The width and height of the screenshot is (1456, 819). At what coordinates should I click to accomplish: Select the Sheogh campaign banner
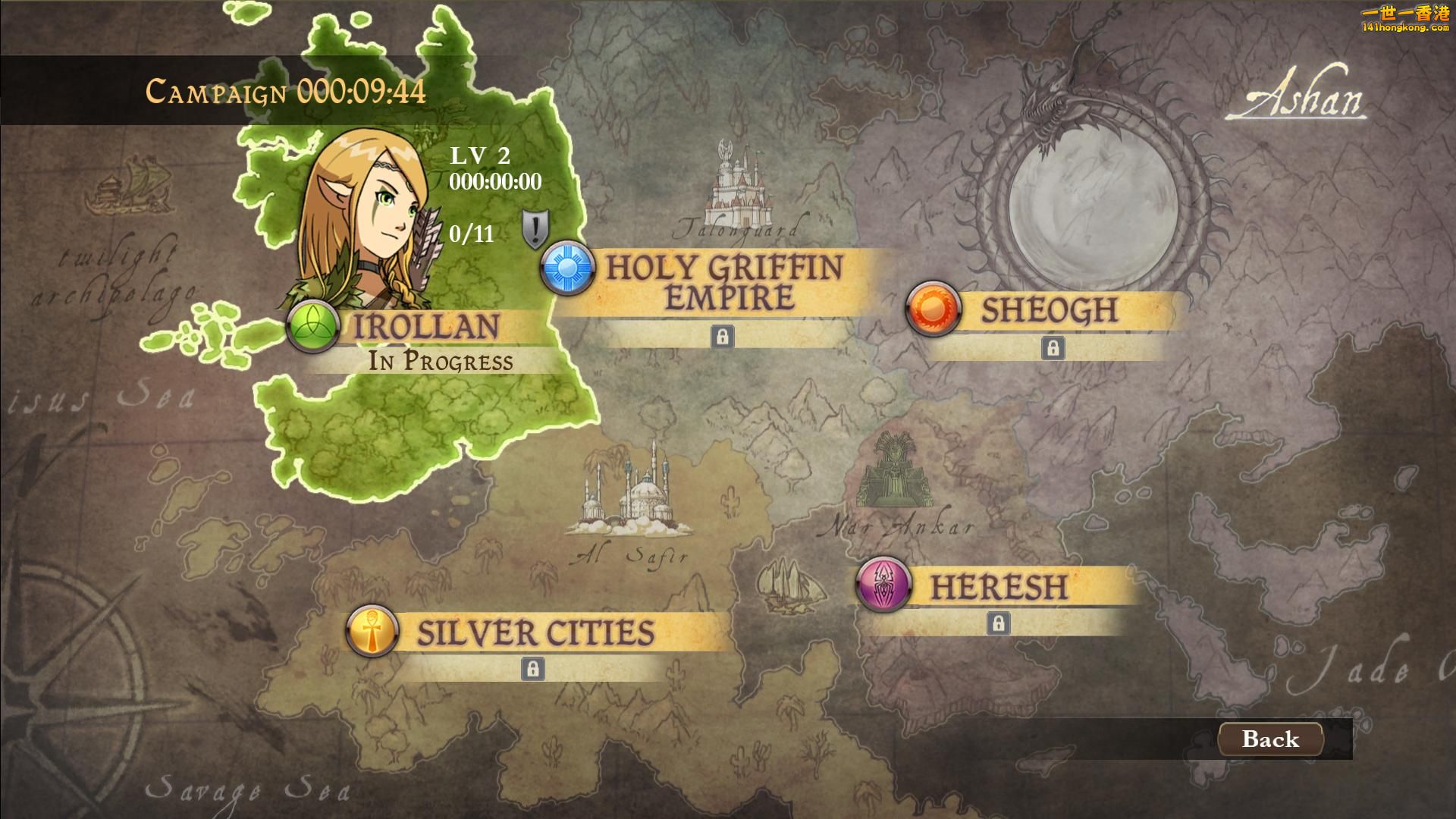coord(1050,310)
